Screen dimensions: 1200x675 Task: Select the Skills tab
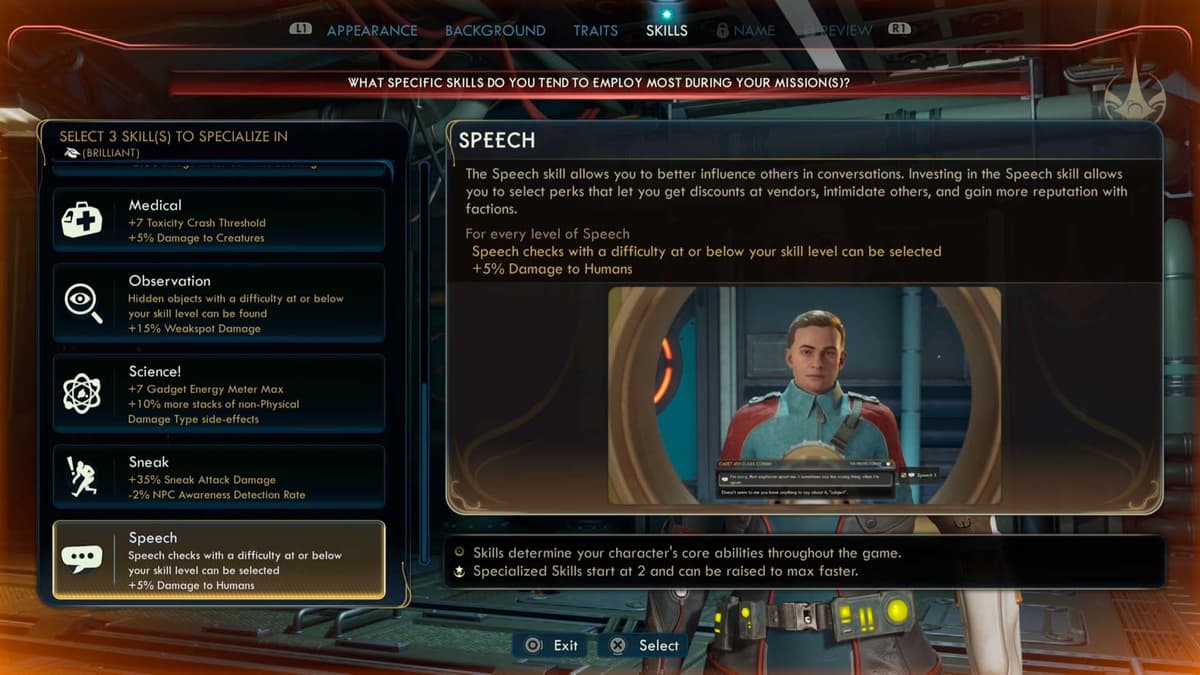(x=666, y=30)
